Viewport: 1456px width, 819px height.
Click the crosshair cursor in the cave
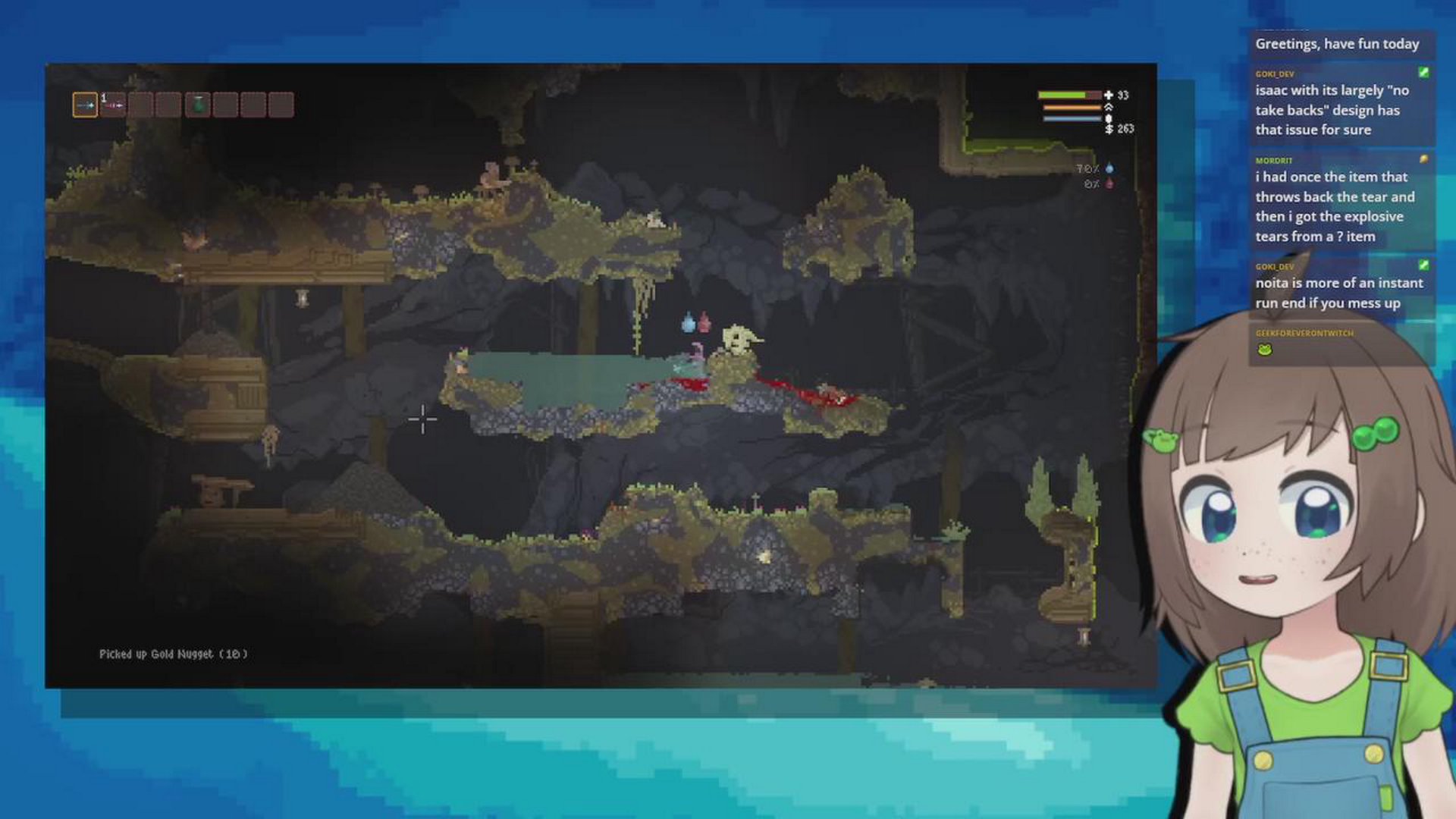(x=422, y=419)
